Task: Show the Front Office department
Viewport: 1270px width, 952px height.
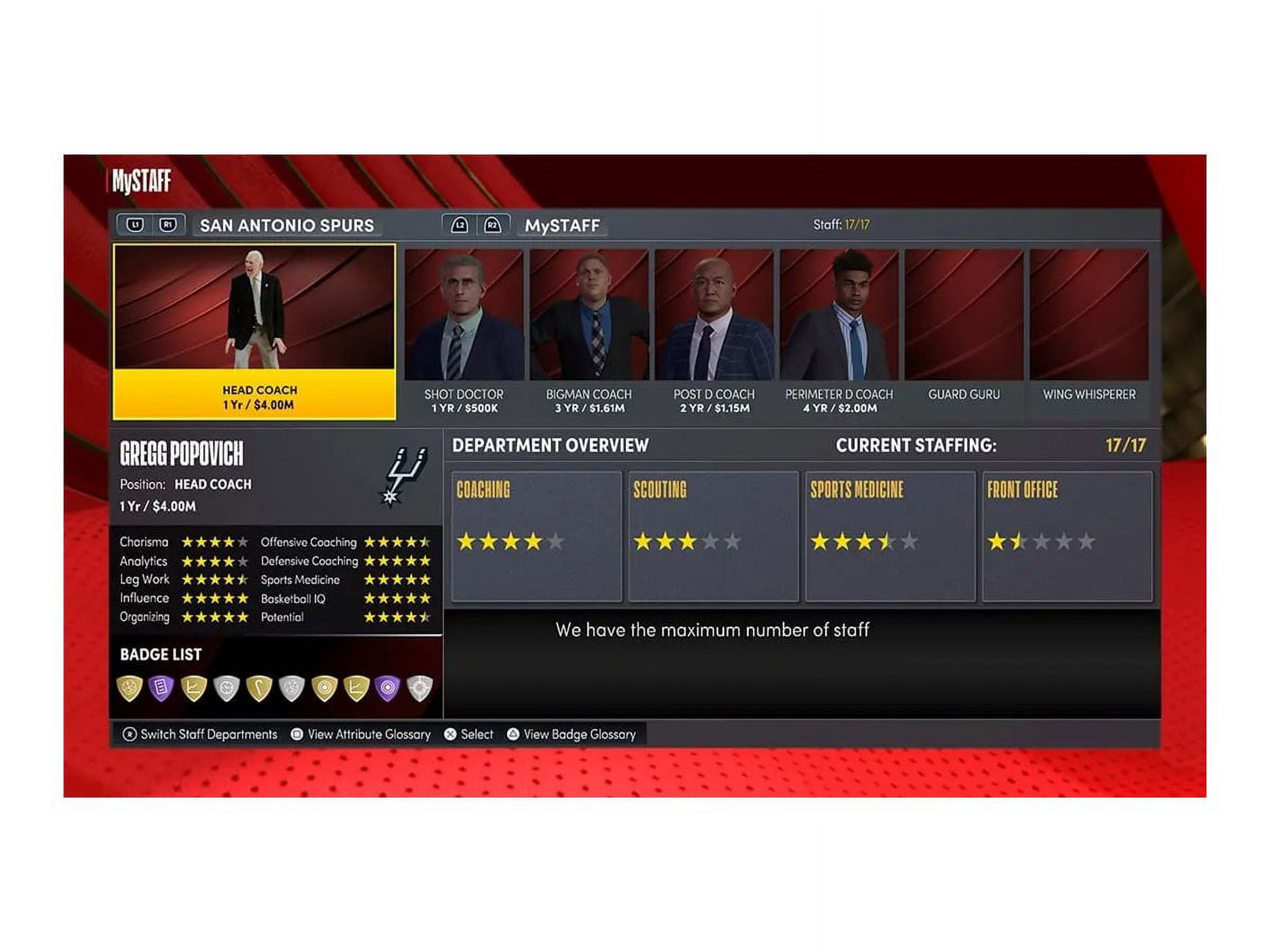Action: (1067, 536)
